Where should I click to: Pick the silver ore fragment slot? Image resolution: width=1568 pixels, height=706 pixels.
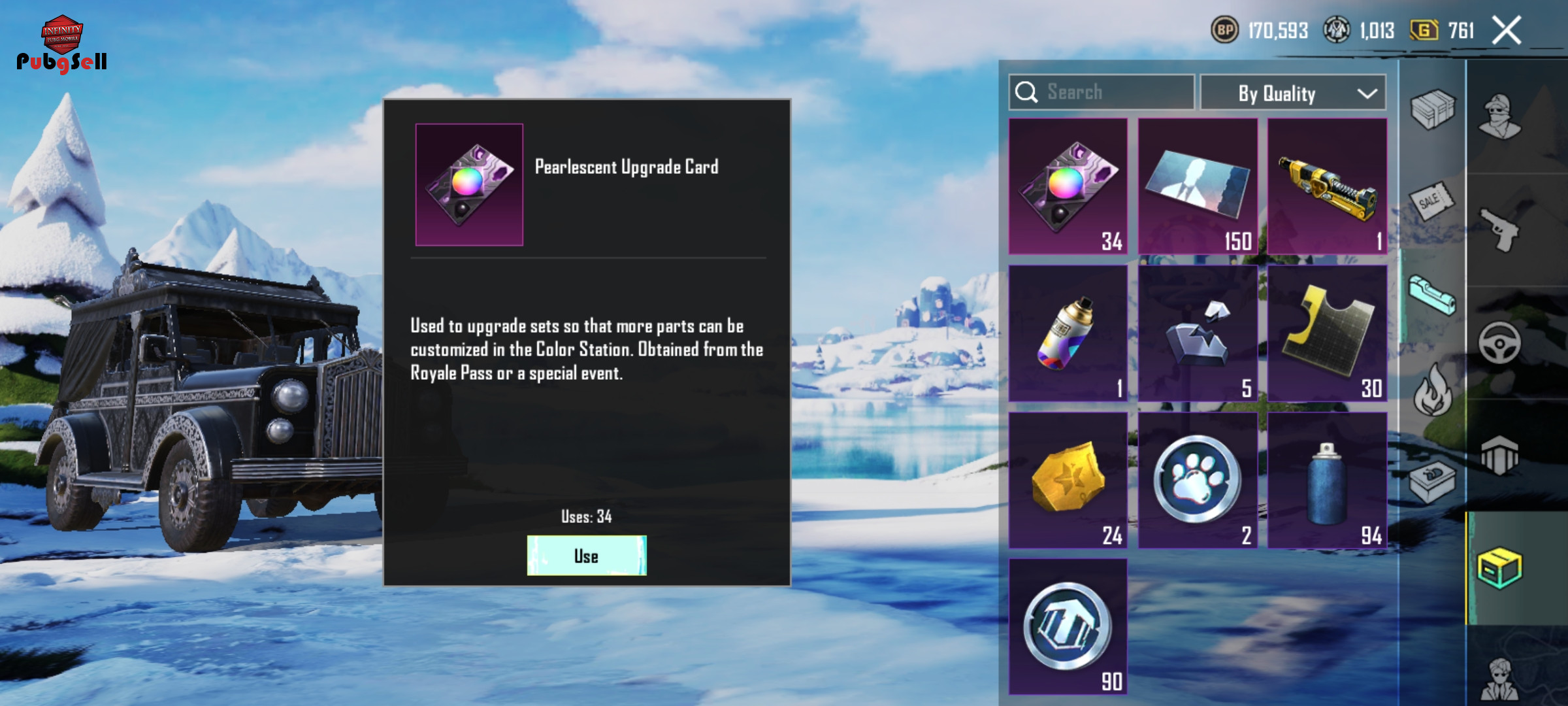point(1198,333)
